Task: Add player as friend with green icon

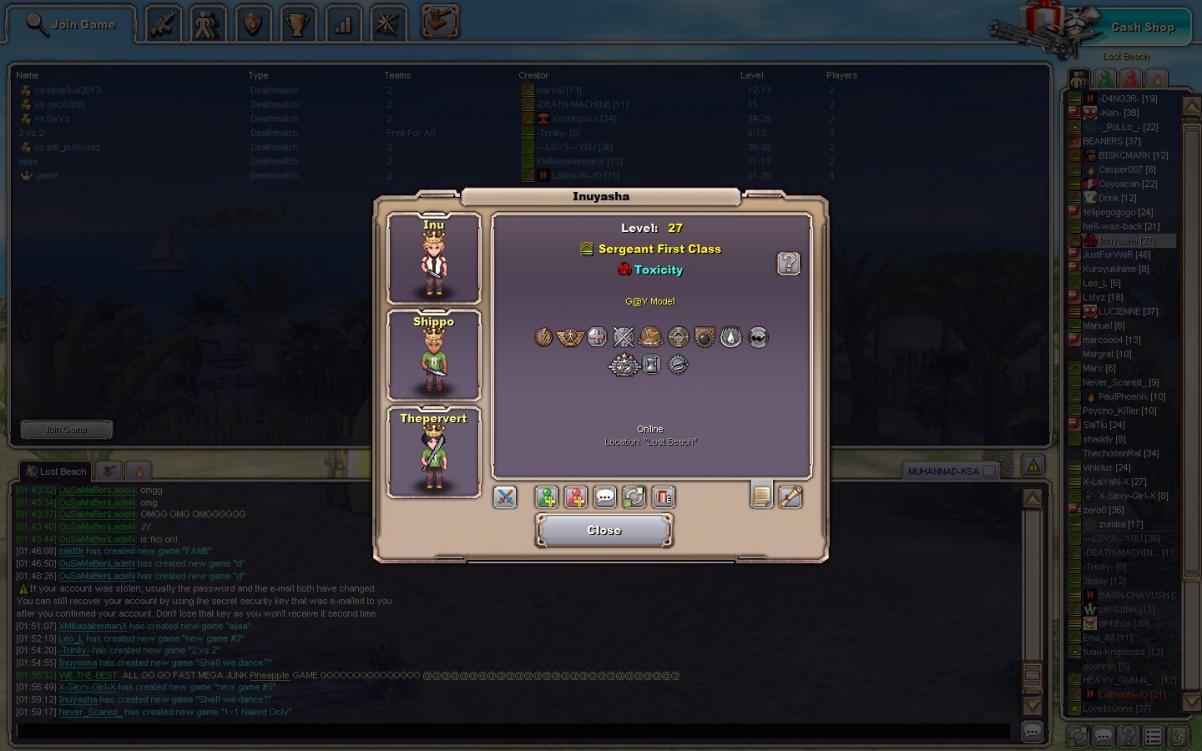Action: 546,496
